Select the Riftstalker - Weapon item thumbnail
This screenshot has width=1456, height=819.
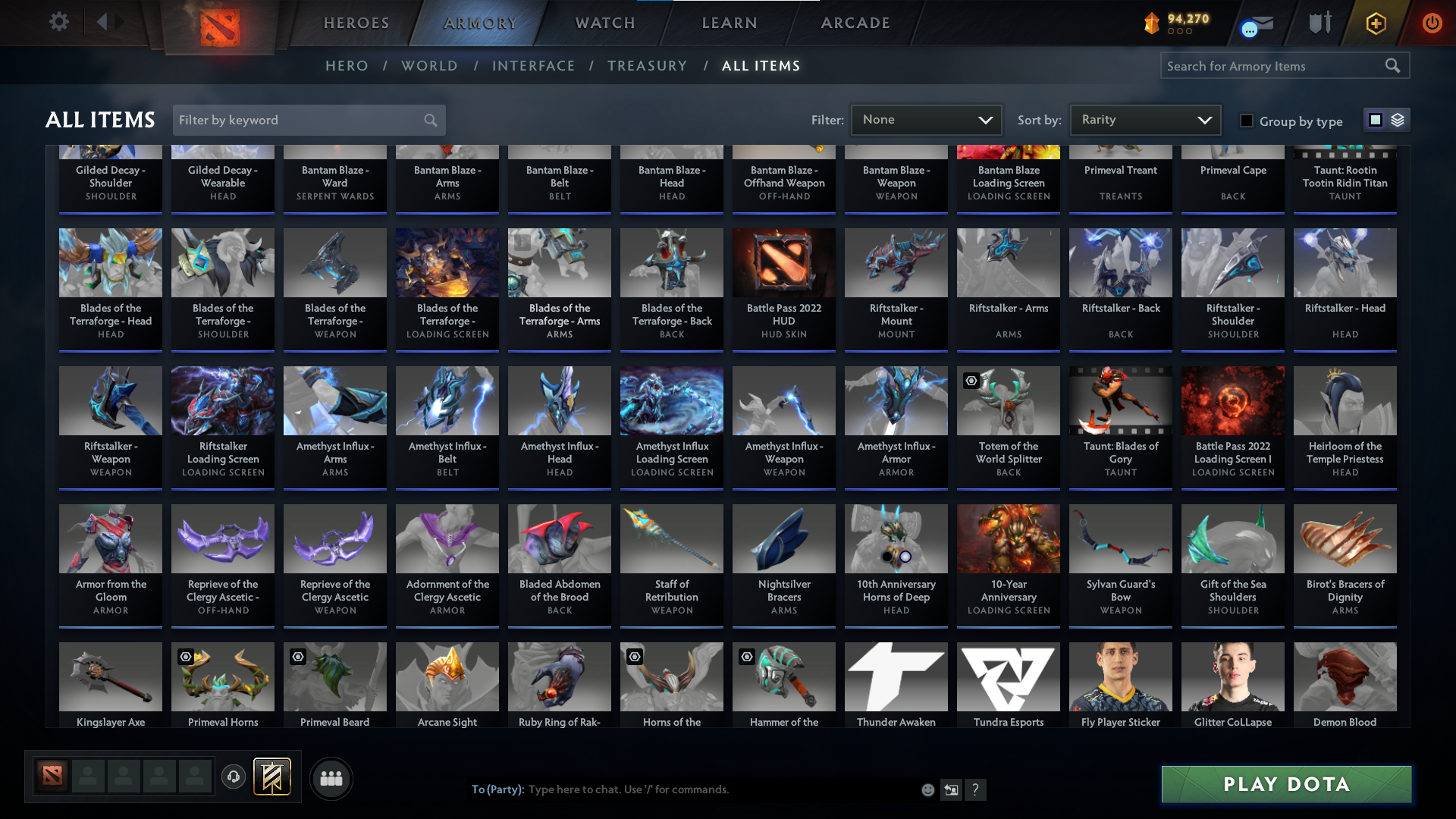[110, 400]
